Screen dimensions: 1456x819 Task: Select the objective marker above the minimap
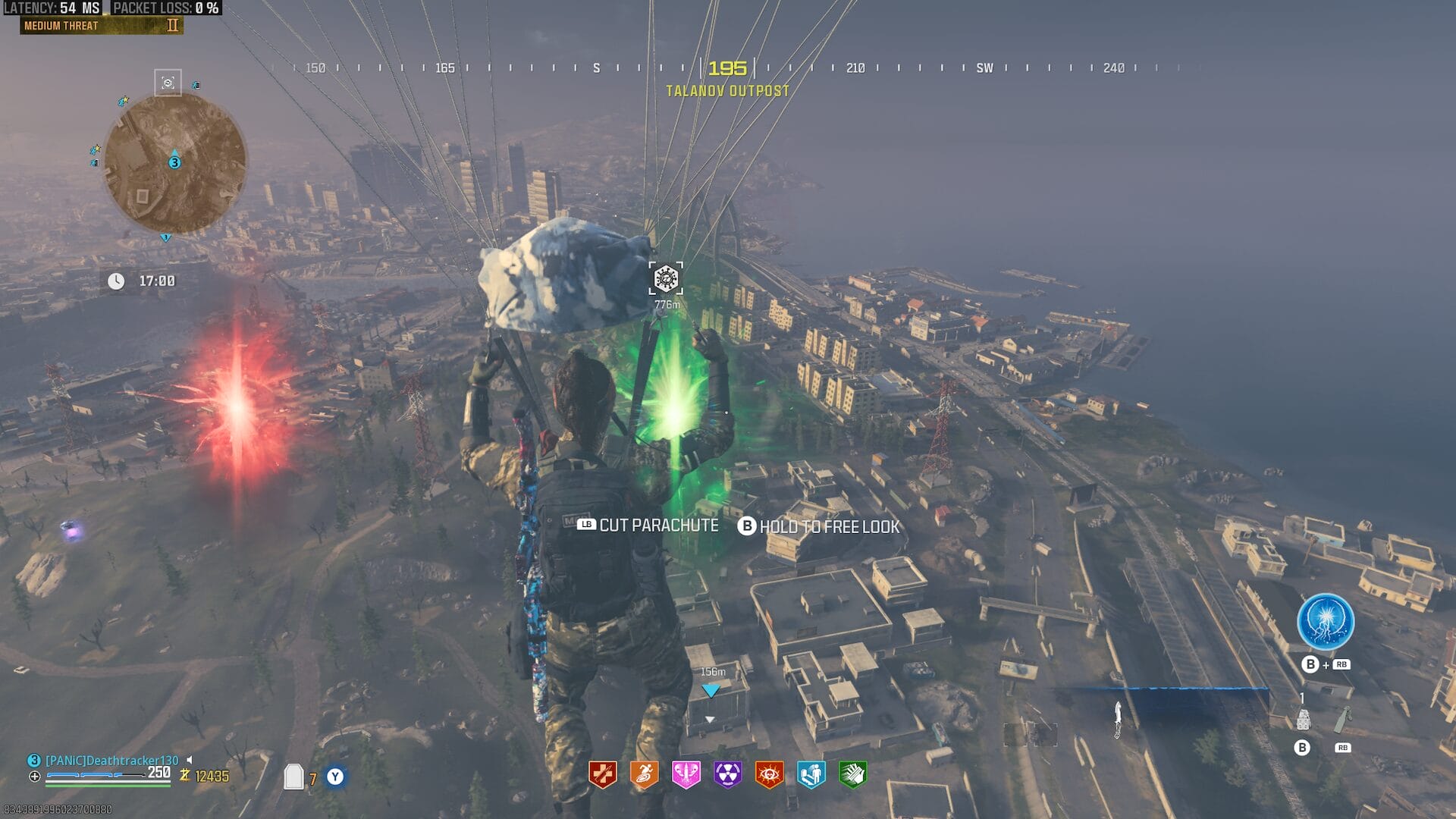coord(168,83)
